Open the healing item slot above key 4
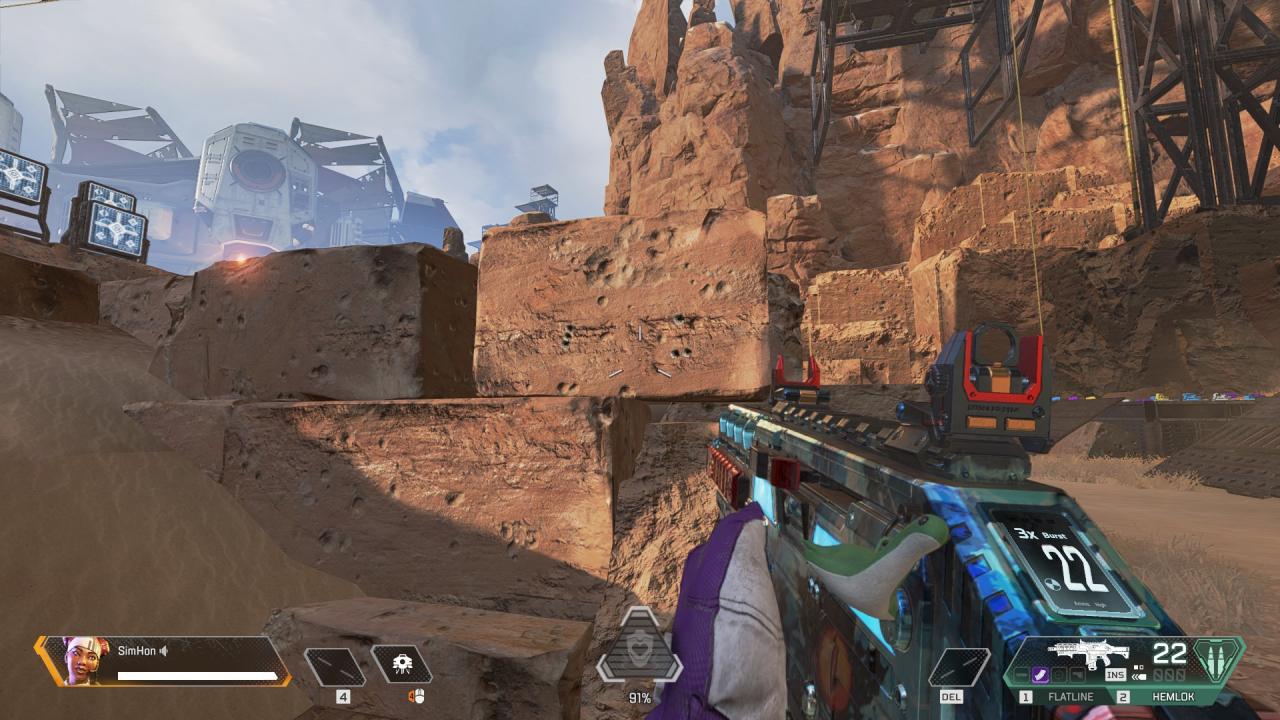The width and height of the screenshot is (1280, 720). pos(335,667)
